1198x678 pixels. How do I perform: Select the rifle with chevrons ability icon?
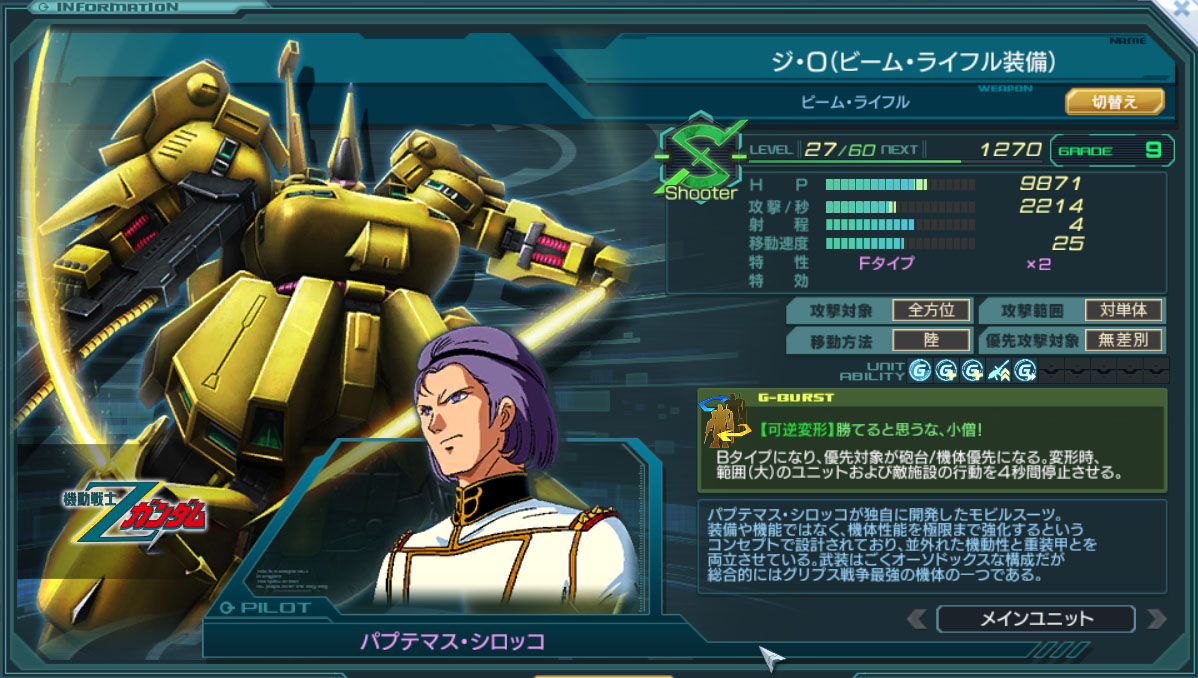point(998,371)
